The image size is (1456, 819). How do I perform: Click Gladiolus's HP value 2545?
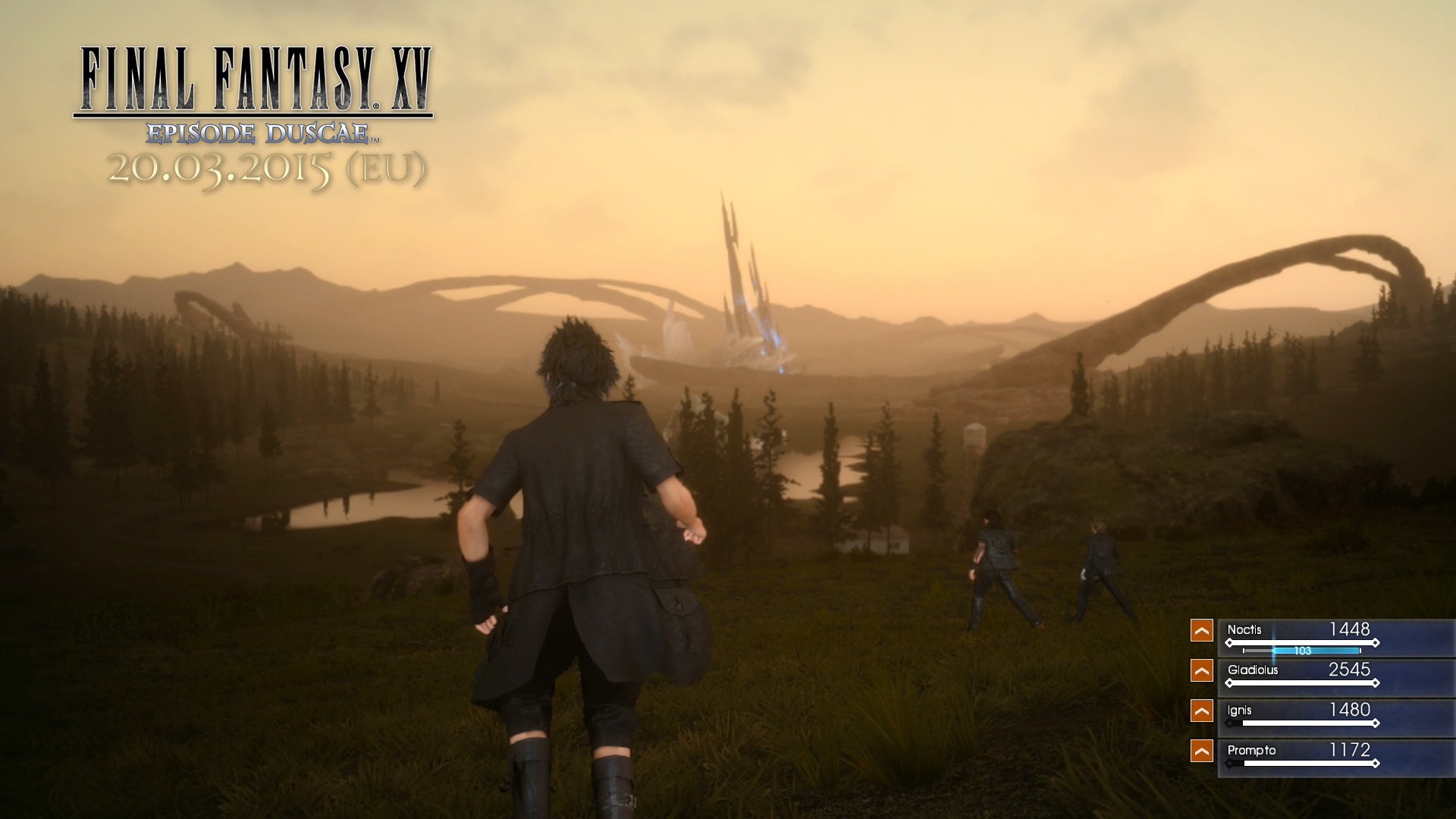1350,670
